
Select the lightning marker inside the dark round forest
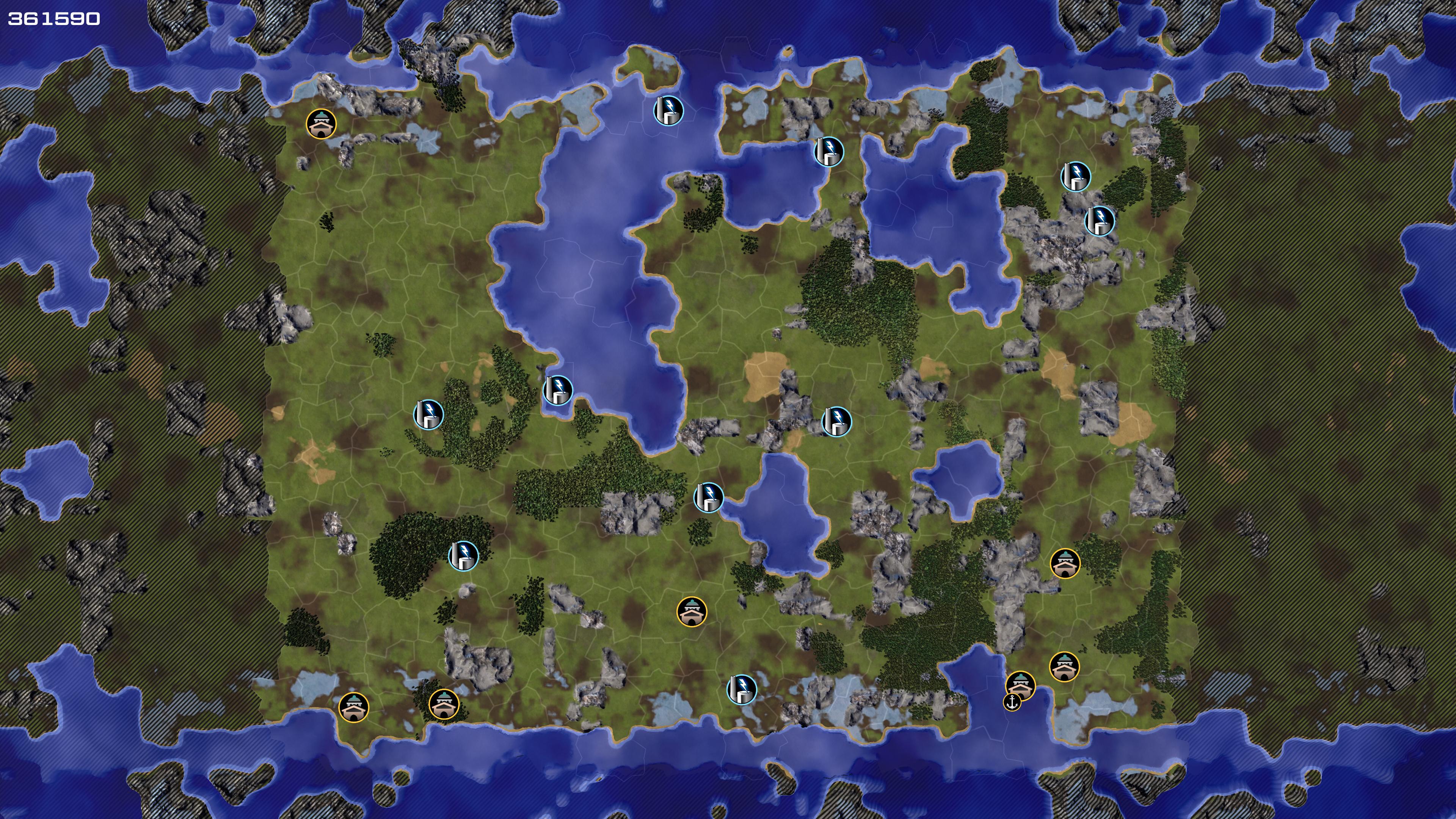pos(463,555)
